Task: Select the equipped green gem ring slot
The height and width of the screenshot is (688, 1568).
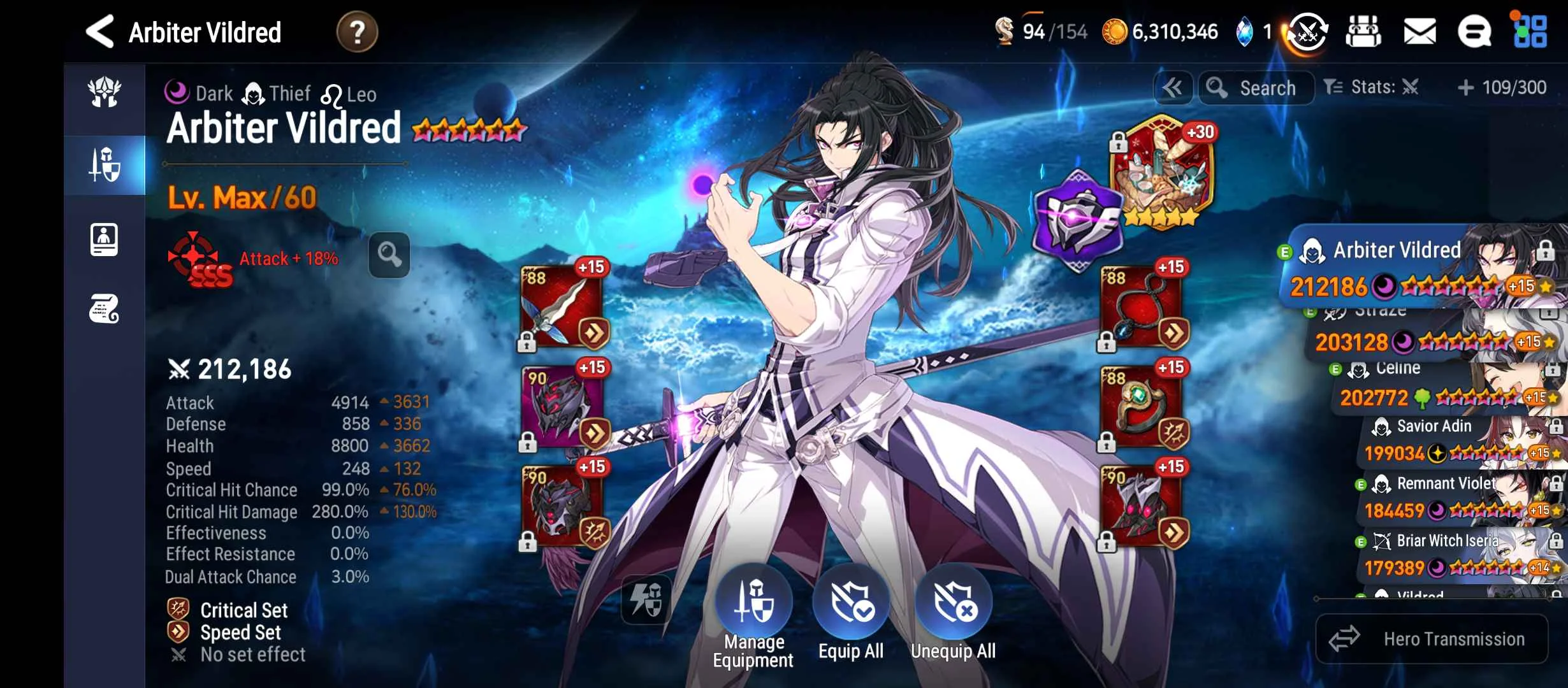Action: click(1141, 407)
